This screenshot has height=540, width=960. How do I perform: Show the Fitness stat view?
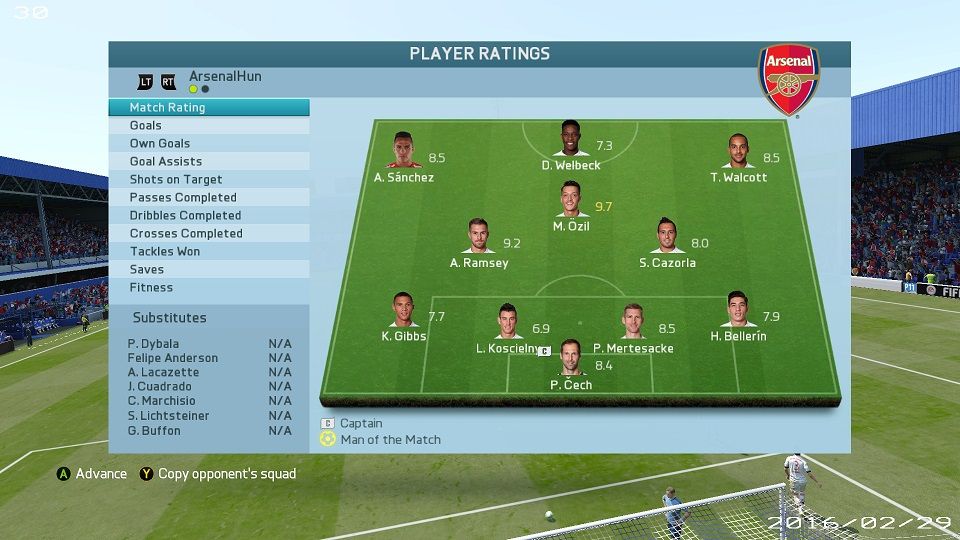[209, 287]
